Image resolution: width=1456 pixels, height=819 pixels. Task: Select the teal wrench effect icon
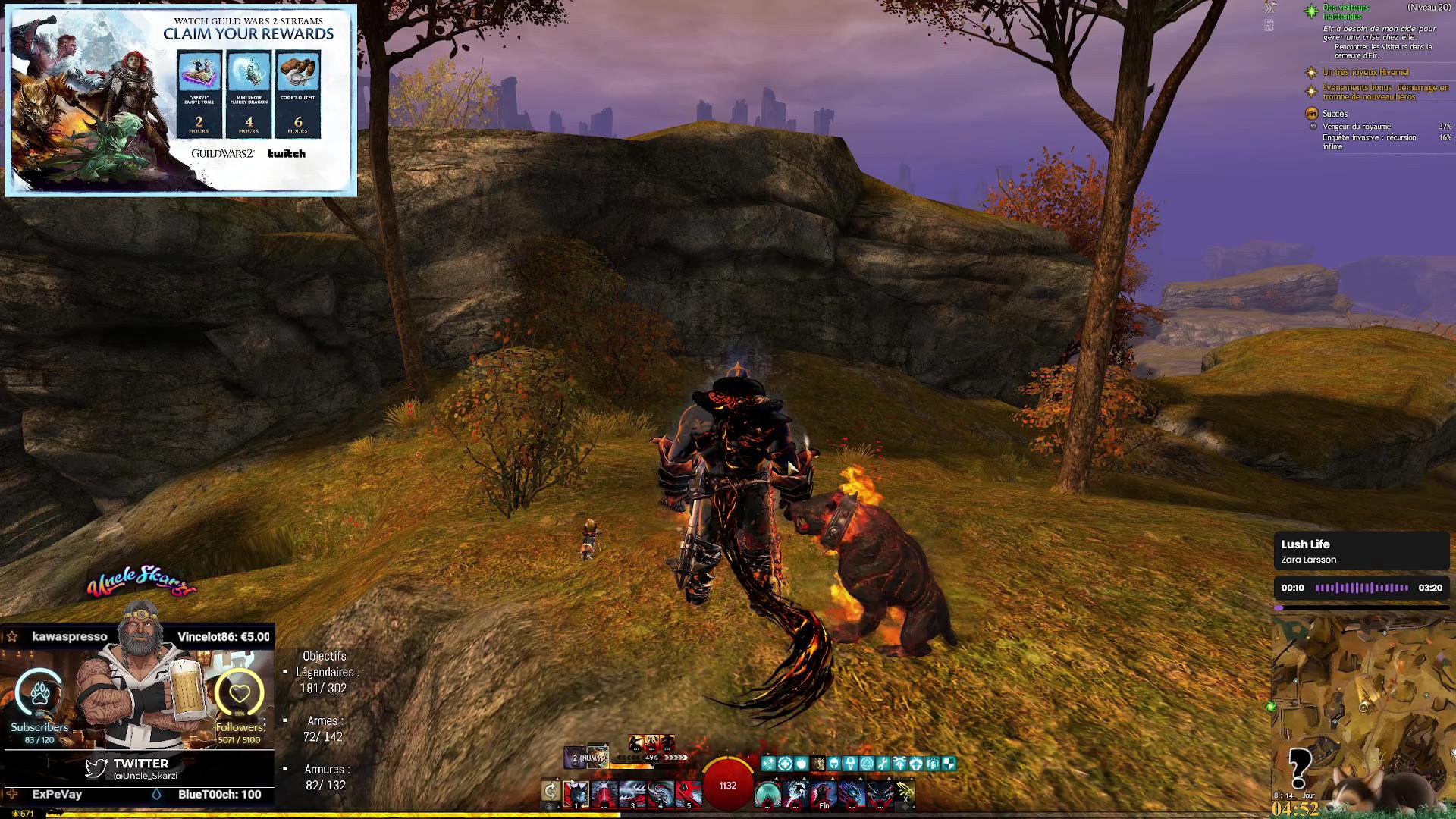(x=883, y=764)
